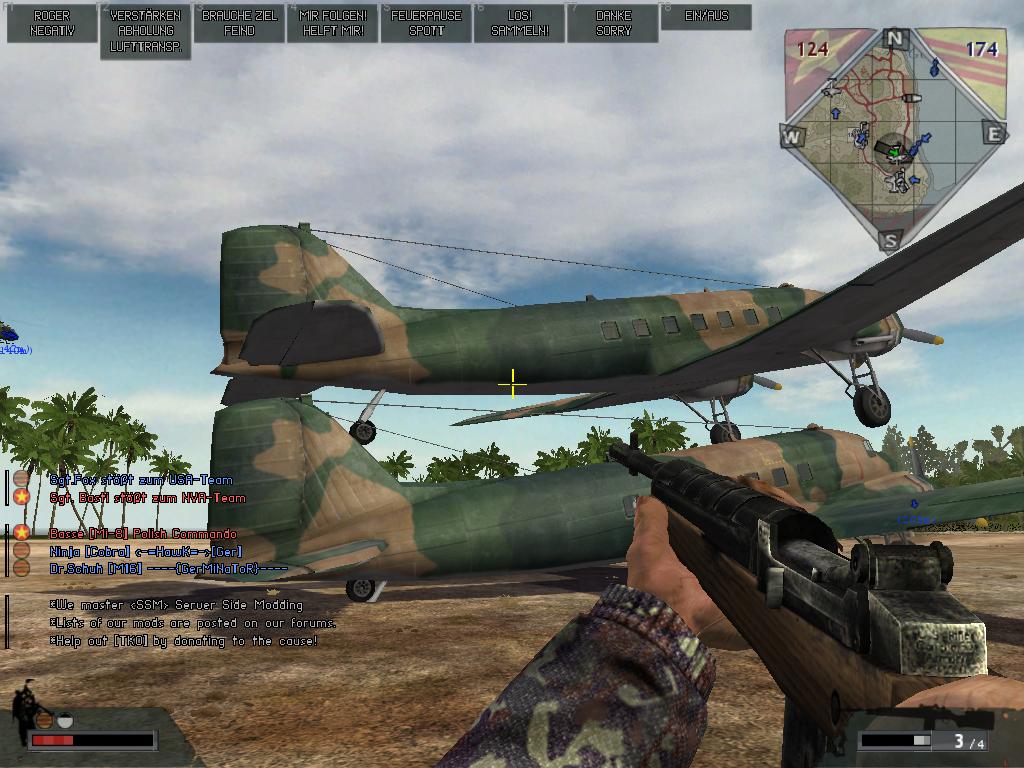1024x768 pixels.
Task: Choose the Brauche Ziel / Feind command
Action: click(239, 23)
